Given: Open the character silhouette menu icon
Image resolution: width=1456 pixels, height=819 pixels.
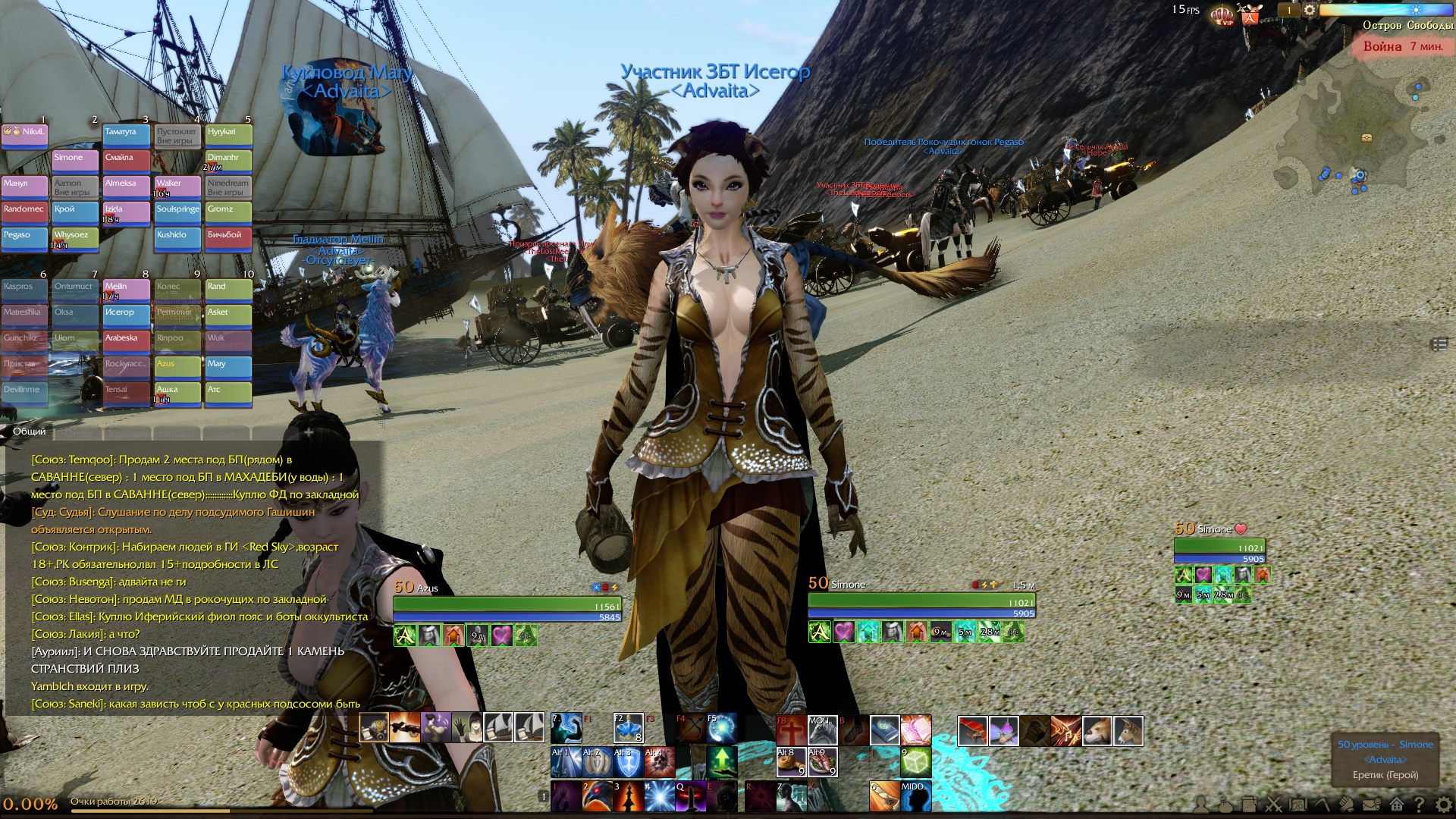Looking at the screenshot, I should pos(1200,805).
